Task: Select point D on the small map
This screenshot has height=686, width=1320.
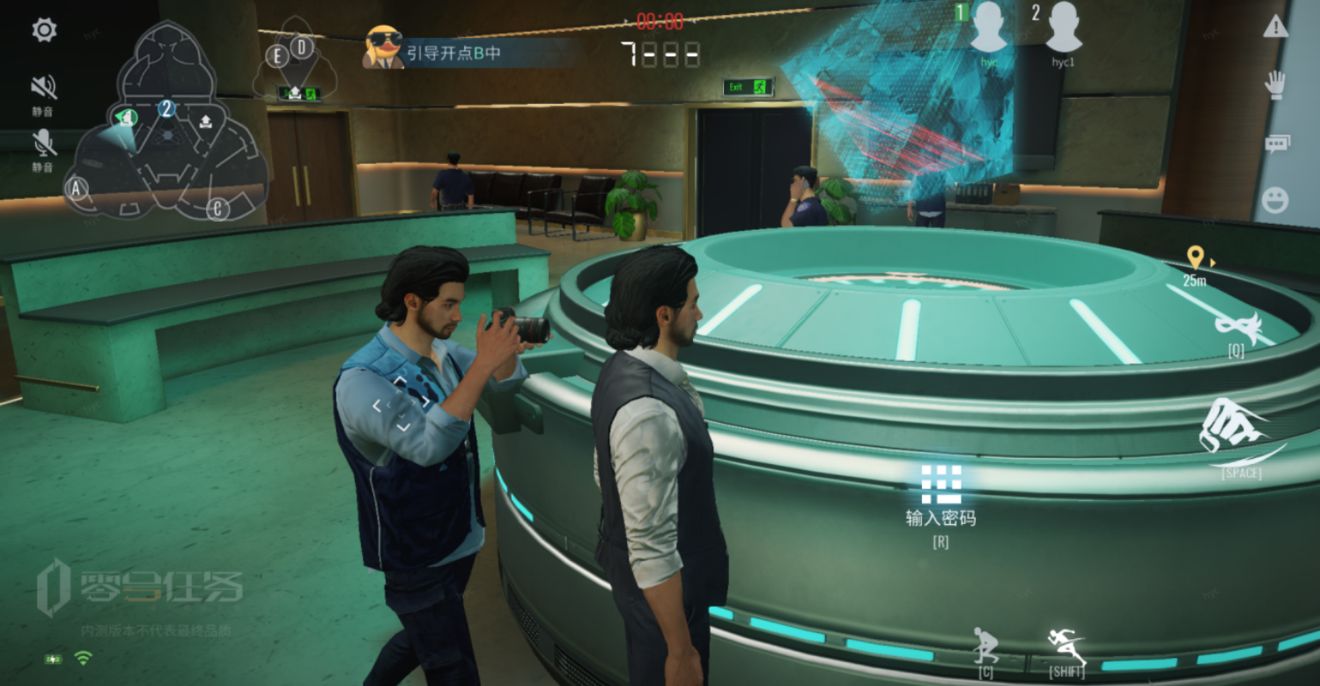Action: click(301, 46)
